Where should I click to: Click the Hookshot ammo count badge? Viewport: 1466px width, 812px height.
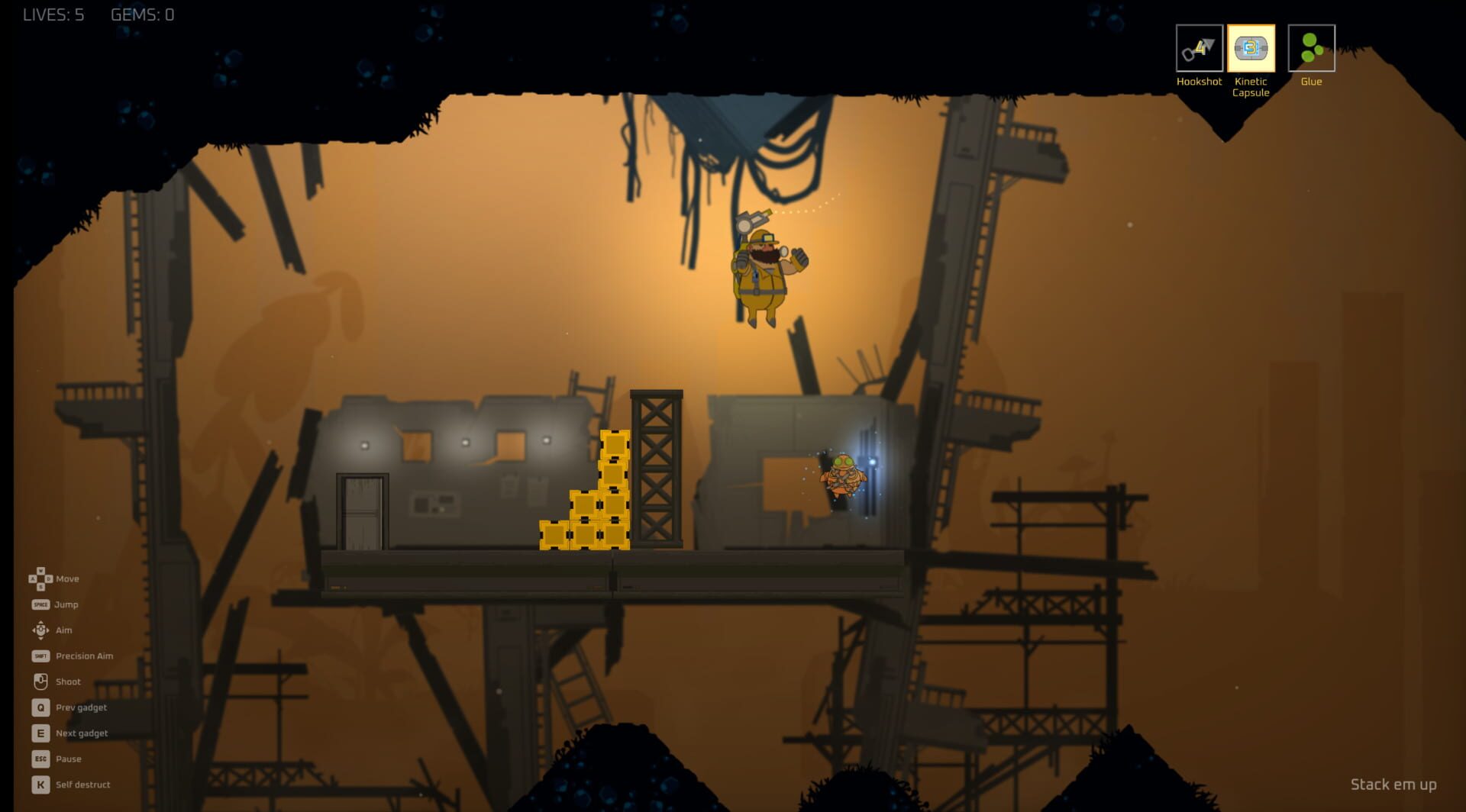tap(1204, 44)
